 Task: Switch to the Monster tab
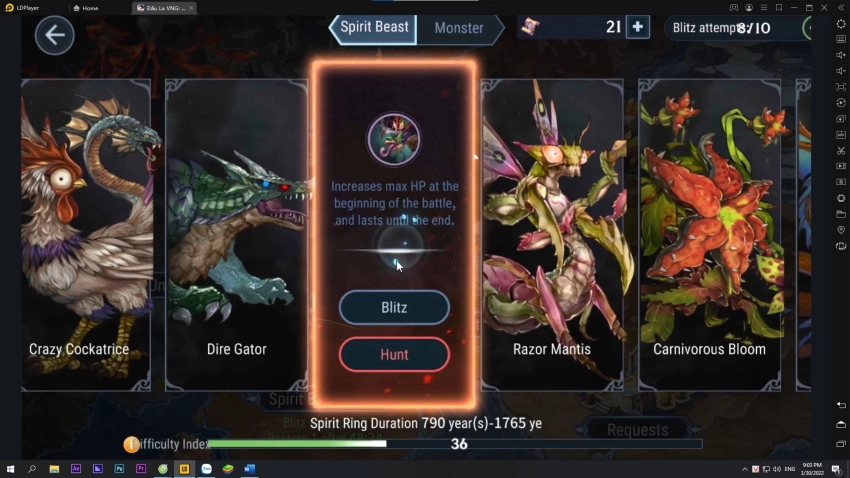pyautogui.click(x=459, y=28)
